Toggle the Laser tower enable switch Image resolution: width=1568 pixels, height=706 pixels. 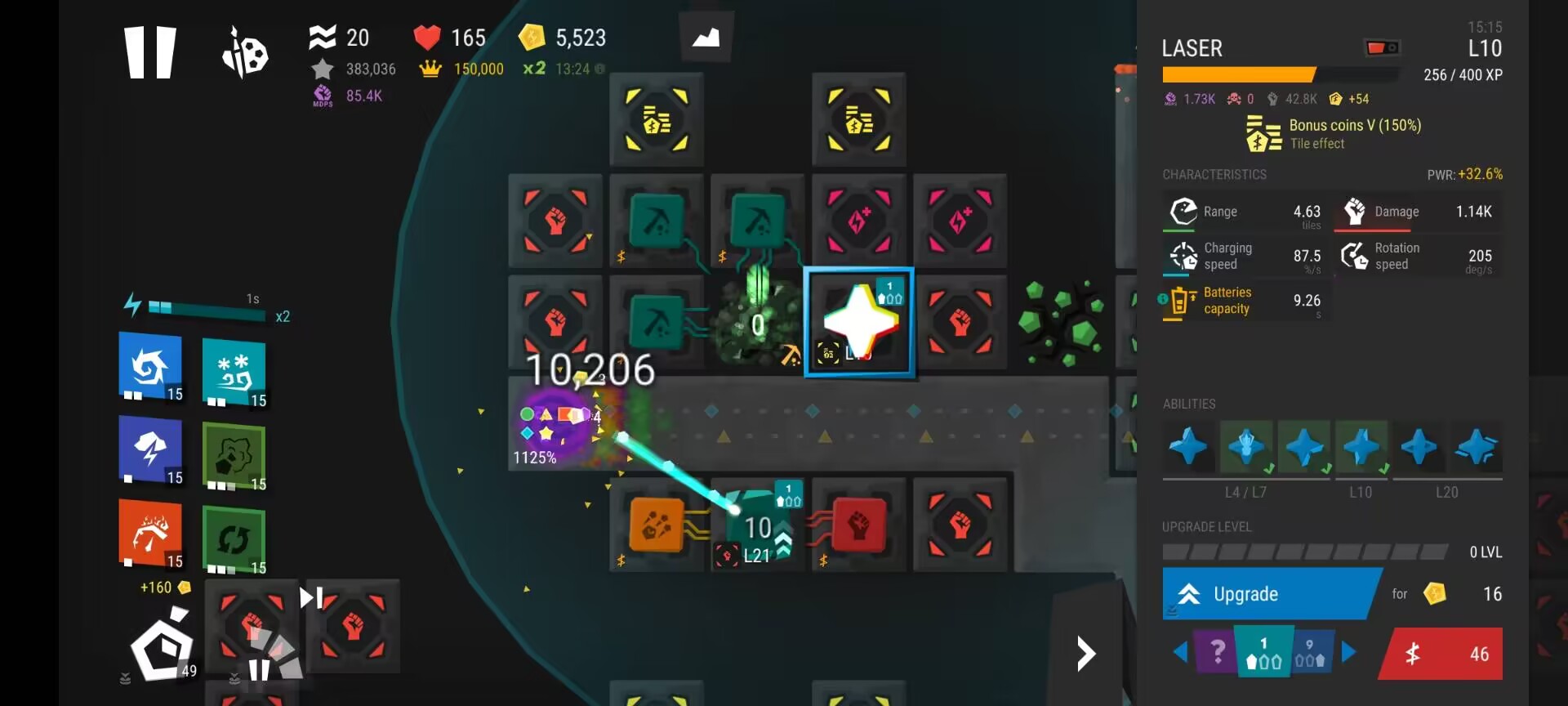click(x=1382, y=48)
